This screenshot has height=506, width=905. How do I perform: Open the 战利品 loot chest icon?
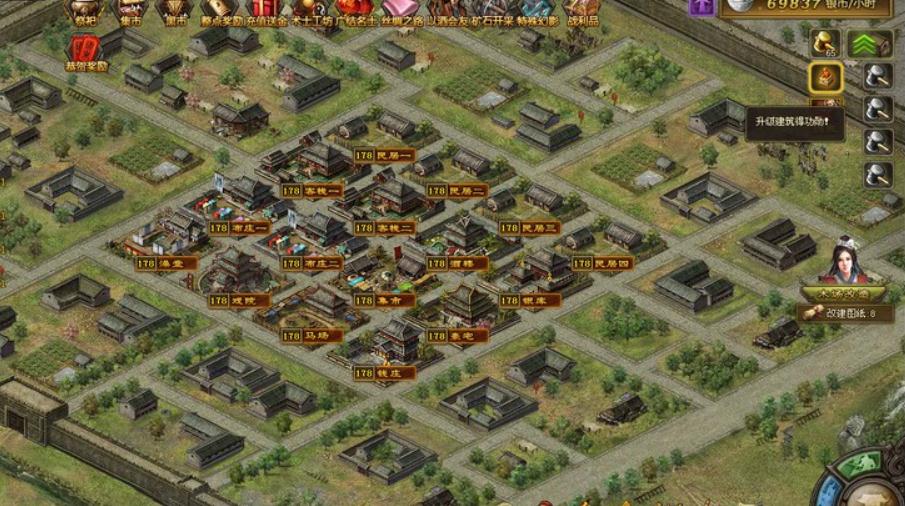(x=582, y=10)
